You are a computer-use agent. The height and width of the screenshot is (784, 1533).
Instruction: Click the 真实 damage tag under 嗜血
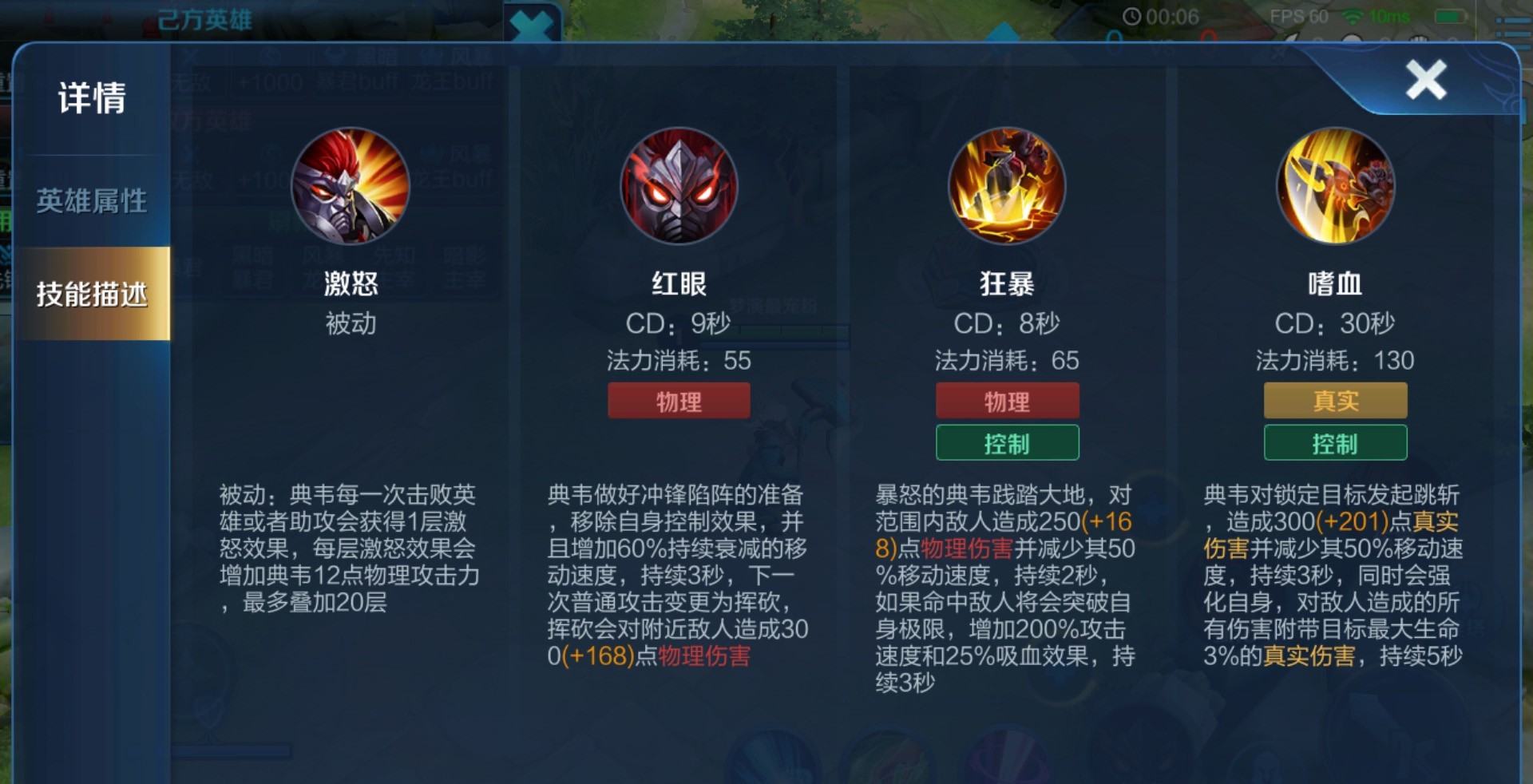1334,400
